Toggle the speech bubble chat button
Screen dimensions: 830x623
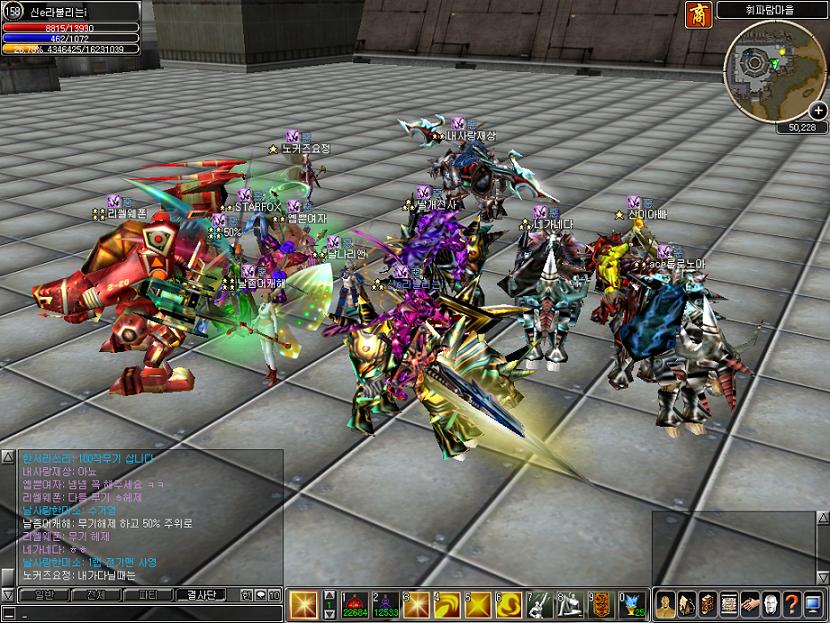[x=260, y=595]
